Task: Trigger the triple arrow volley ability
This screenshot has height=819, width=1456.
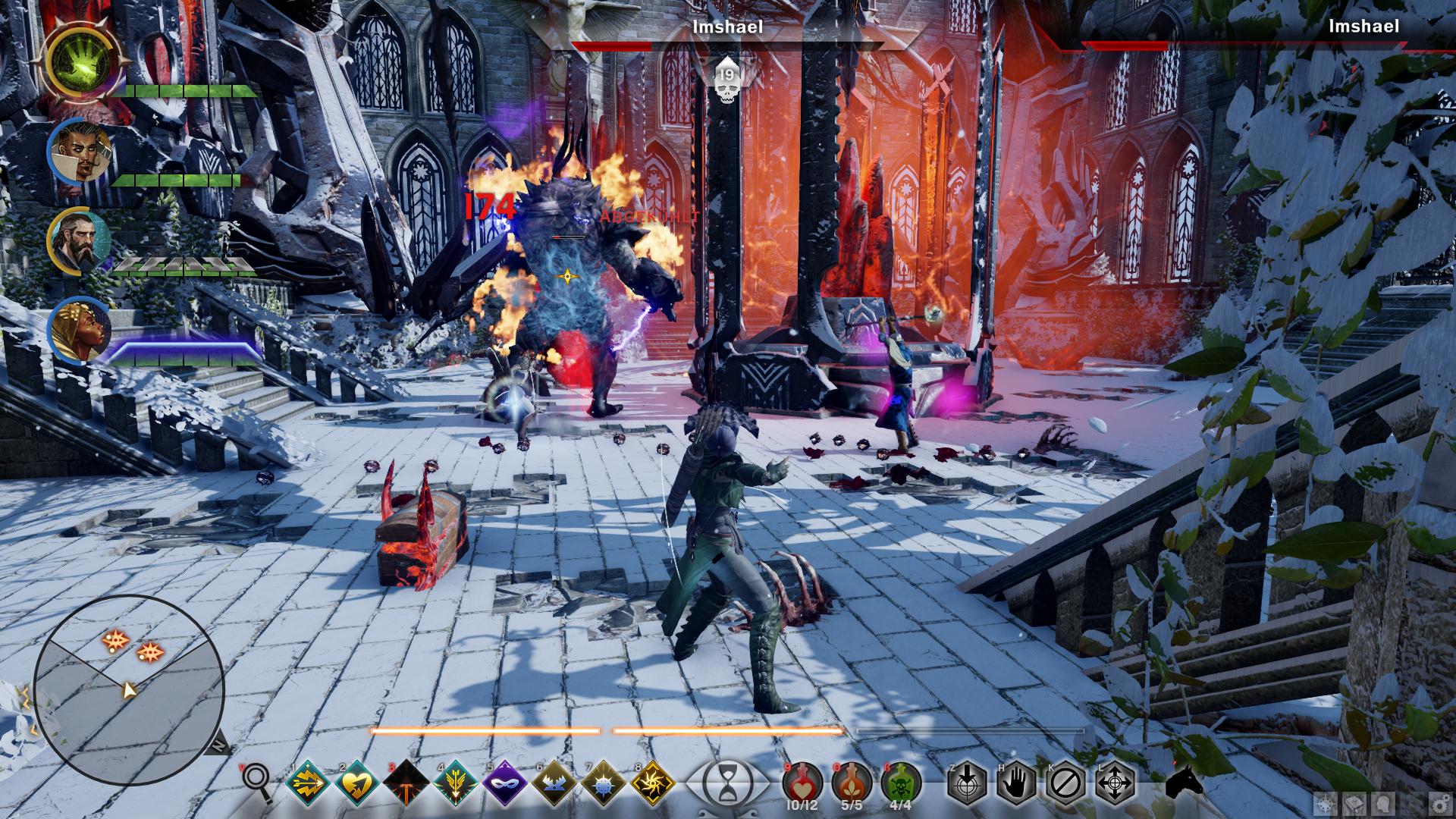Action: [457, 783]
